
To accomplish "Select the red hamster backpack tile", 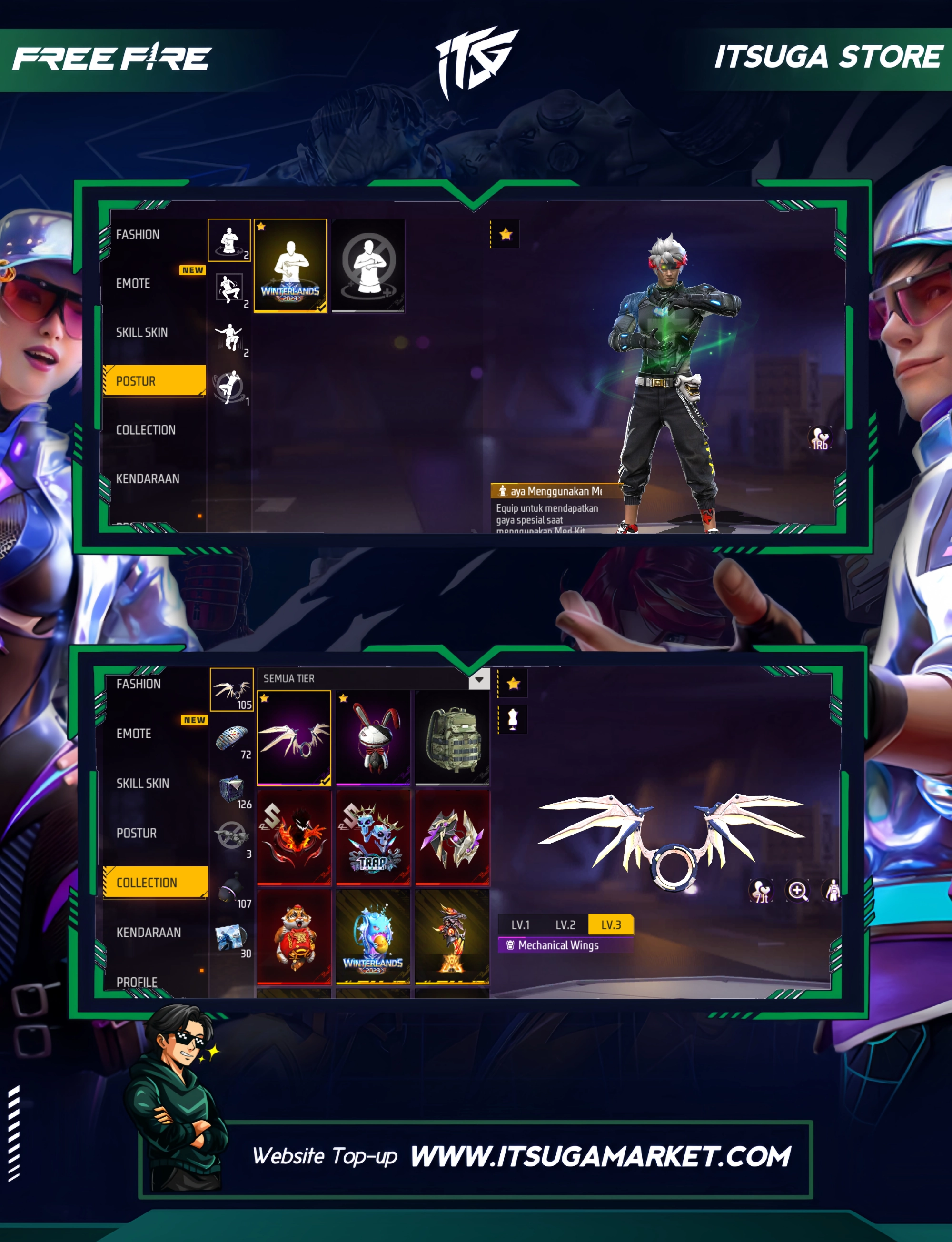I will [294, 936].
